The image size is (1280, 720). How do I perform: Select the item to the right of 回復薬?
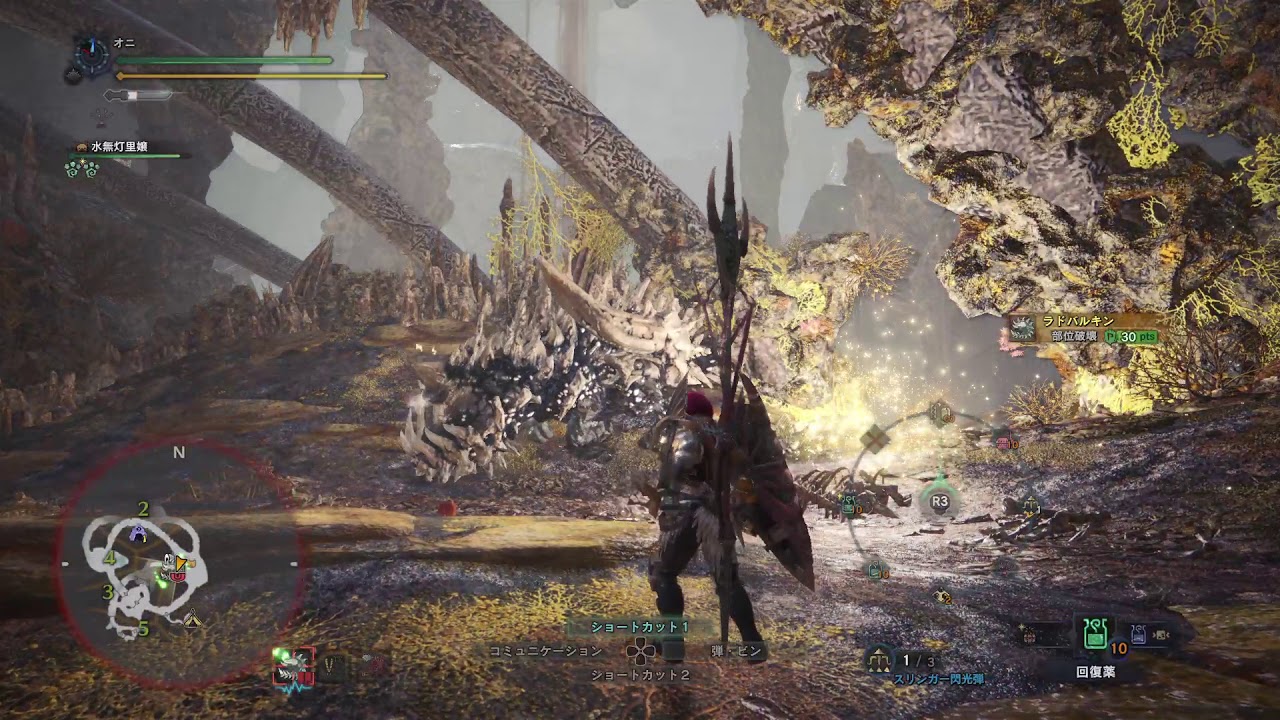(x=1137, y=632)
